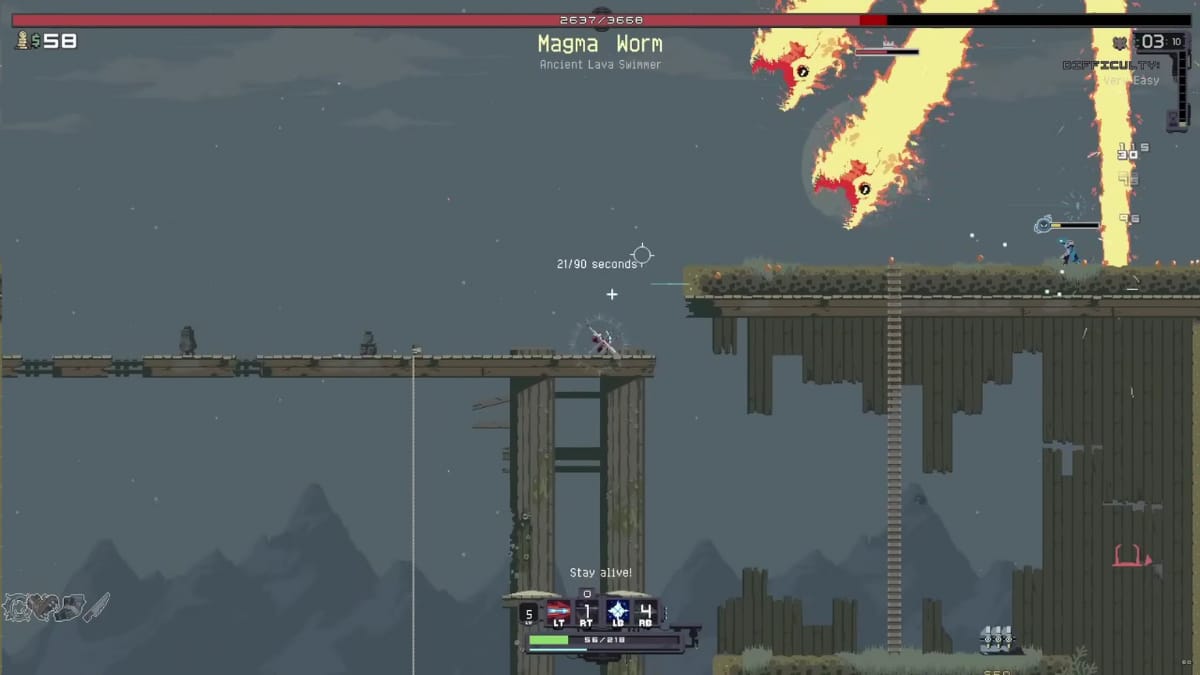Activate the red blaster primary skill icon
This screenshot has height=675, width=1200.
pos(559,612)
